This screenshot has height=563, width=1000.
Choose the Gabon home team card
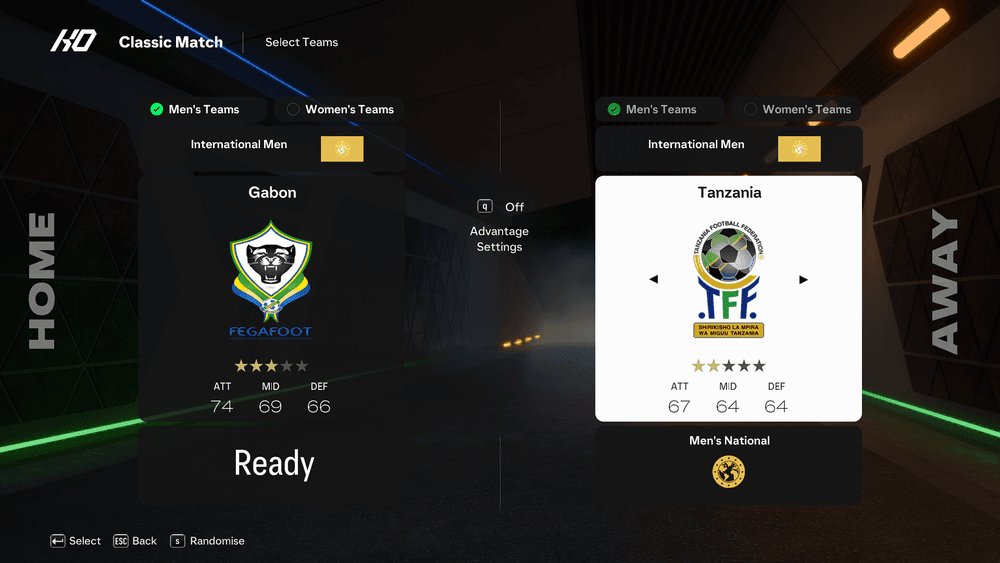pos(271,298)
